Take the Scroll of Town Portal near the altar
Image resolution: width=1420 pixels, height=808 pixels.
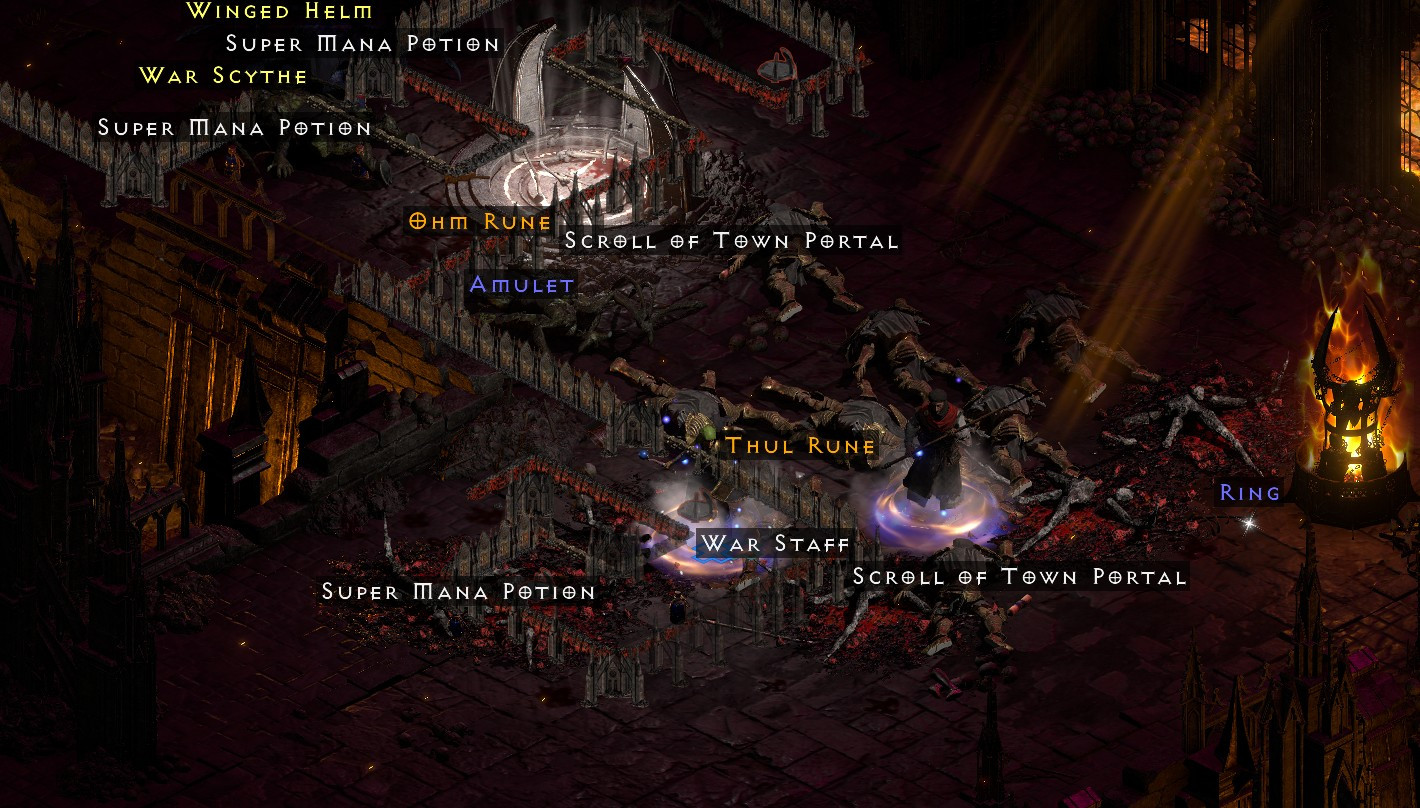click(731, 241)
